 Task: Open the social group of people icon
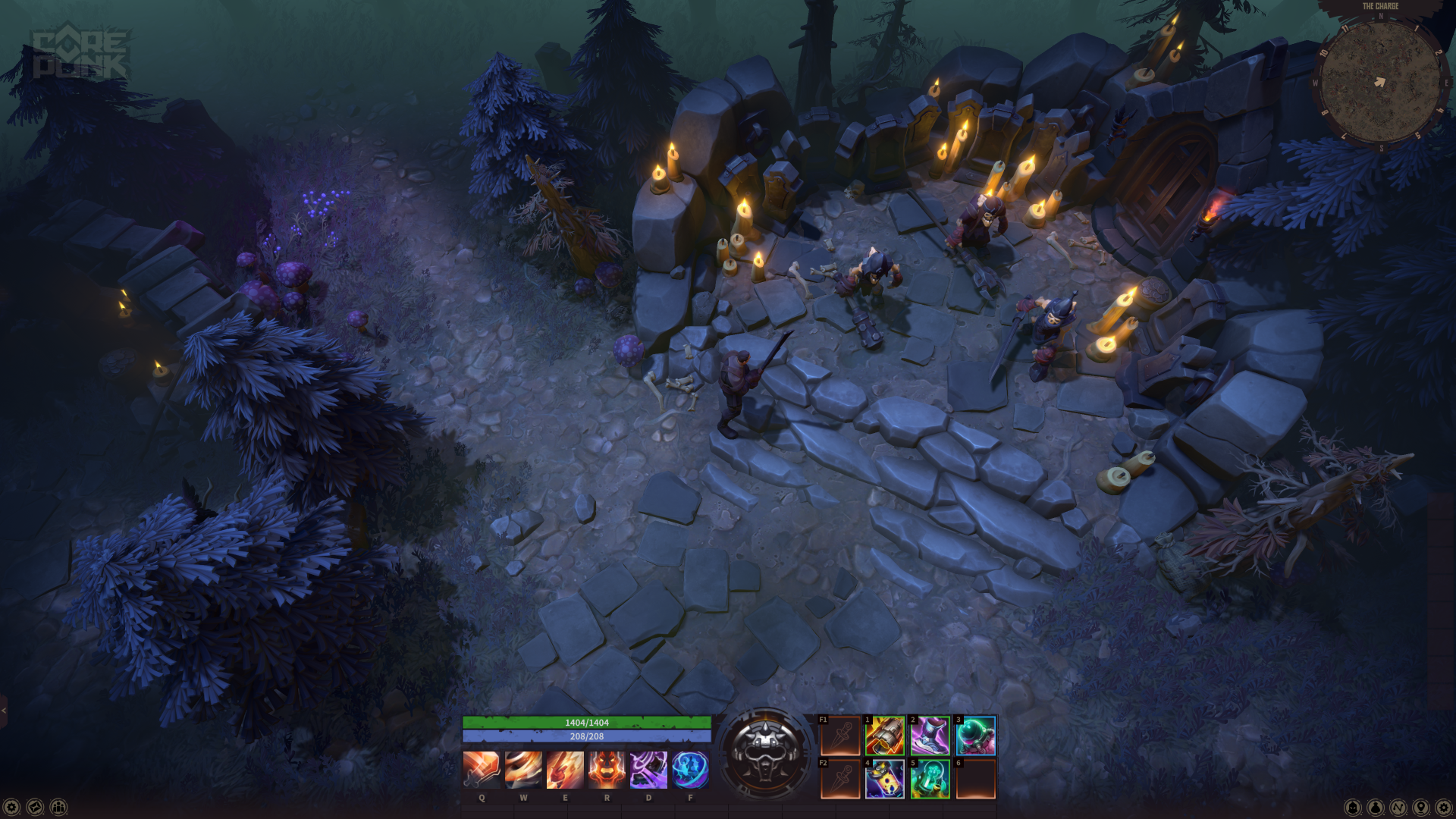pos(58,808)
